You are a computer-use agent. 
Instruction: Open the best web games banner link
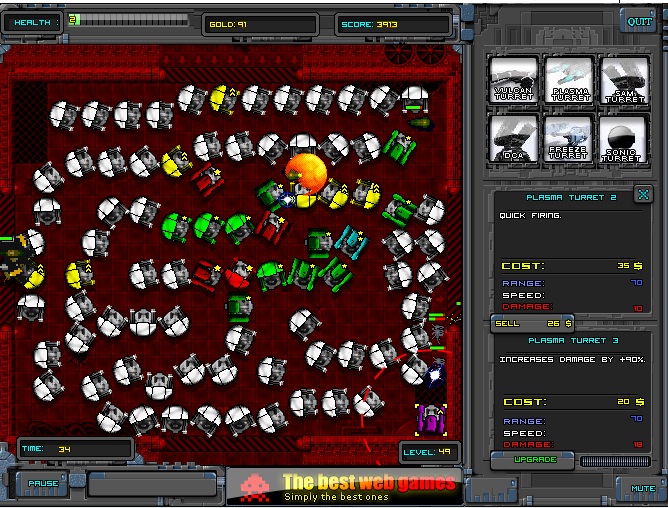341,485
